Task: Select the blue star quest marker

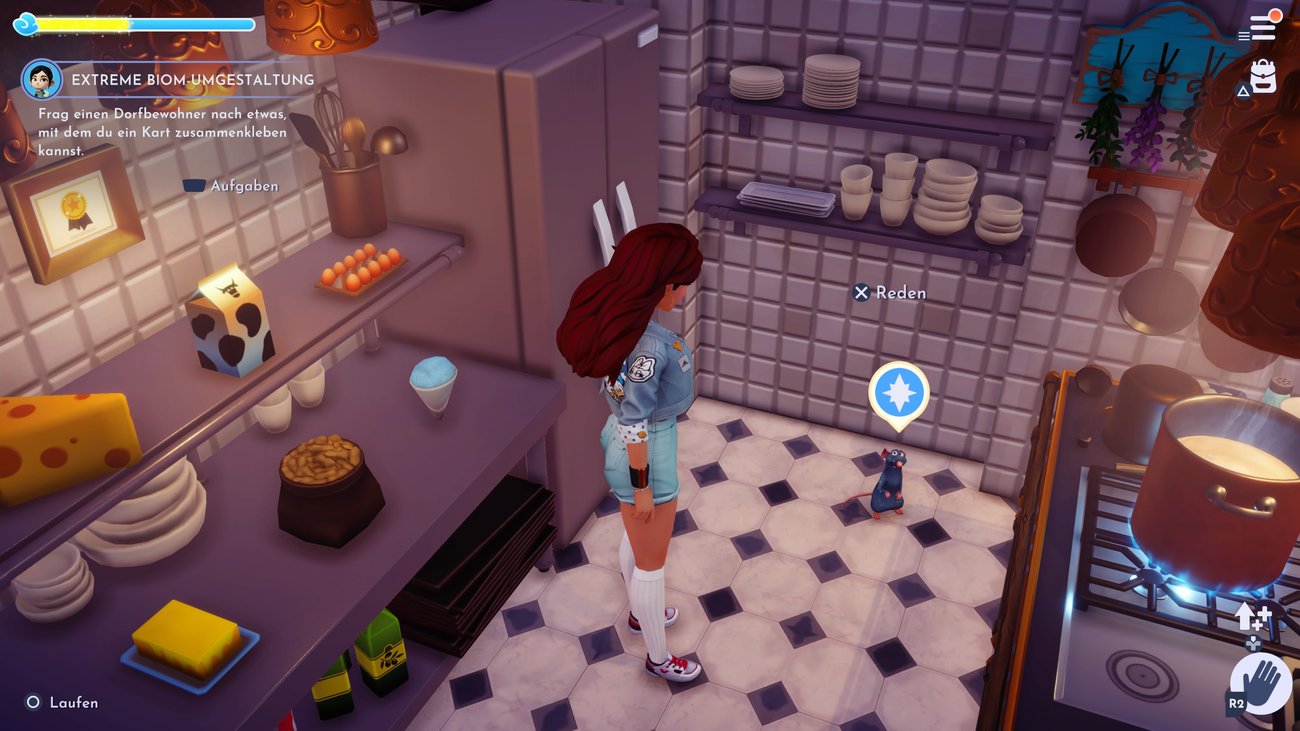Action: (x=898, y=392)
